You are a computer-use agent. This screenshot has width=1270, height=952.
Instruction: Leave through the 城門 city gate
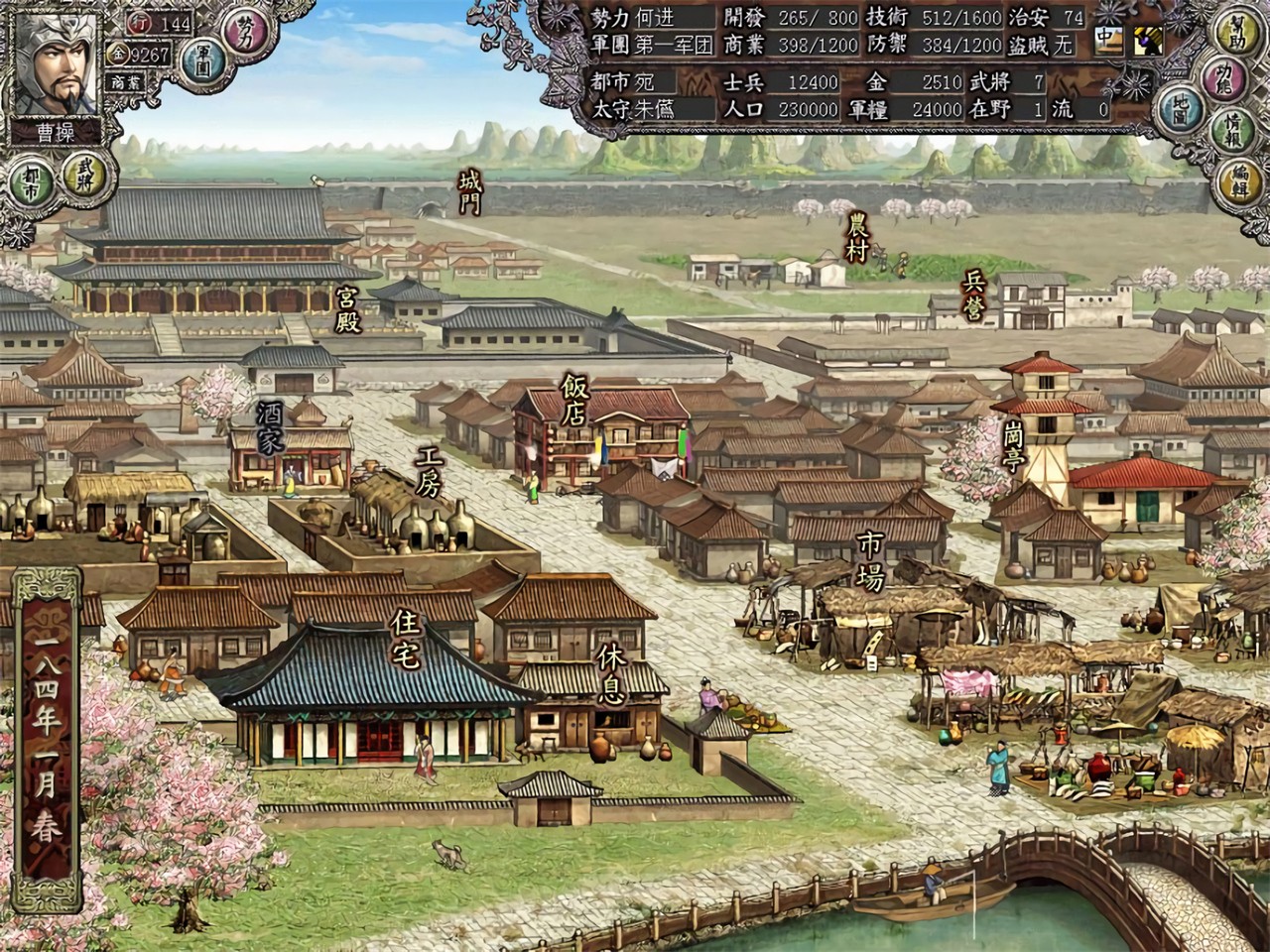click(469, 192)
